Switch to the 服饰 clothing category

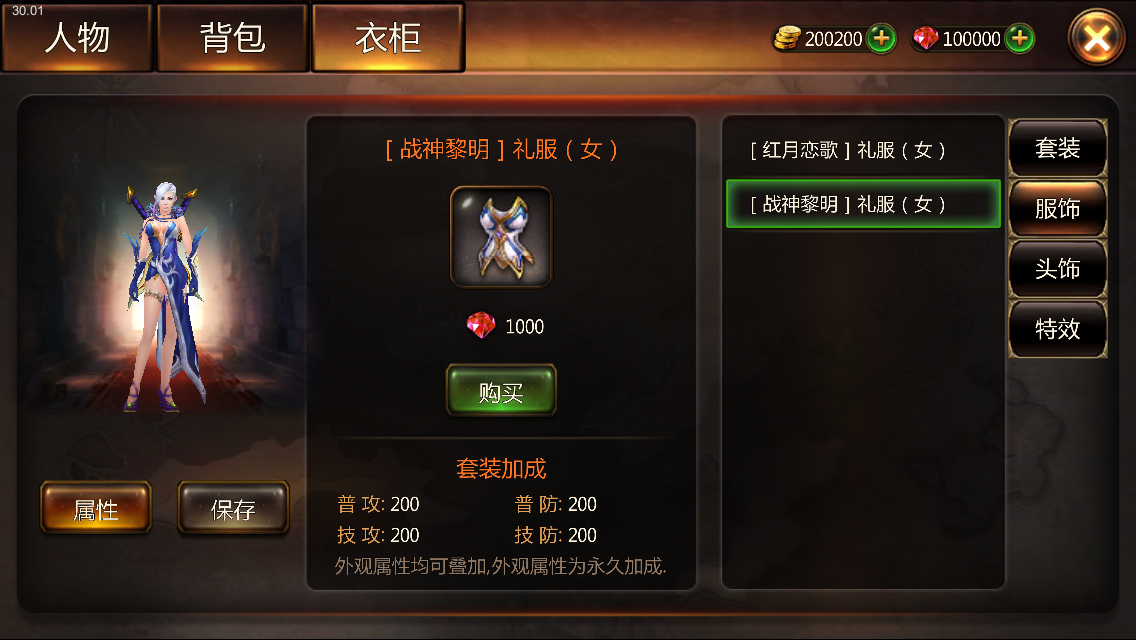[1057, 208]
